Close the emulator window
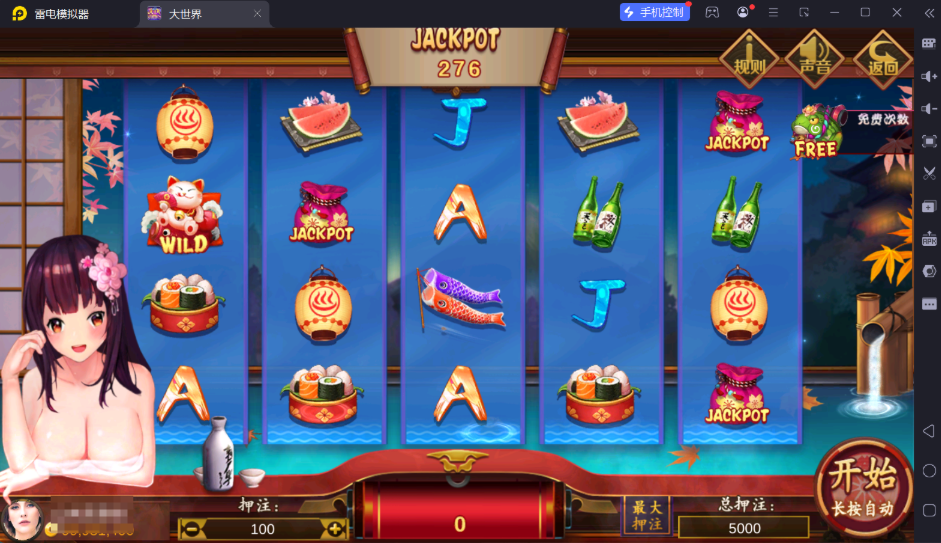The image size is (941, 543). (897, 12)
